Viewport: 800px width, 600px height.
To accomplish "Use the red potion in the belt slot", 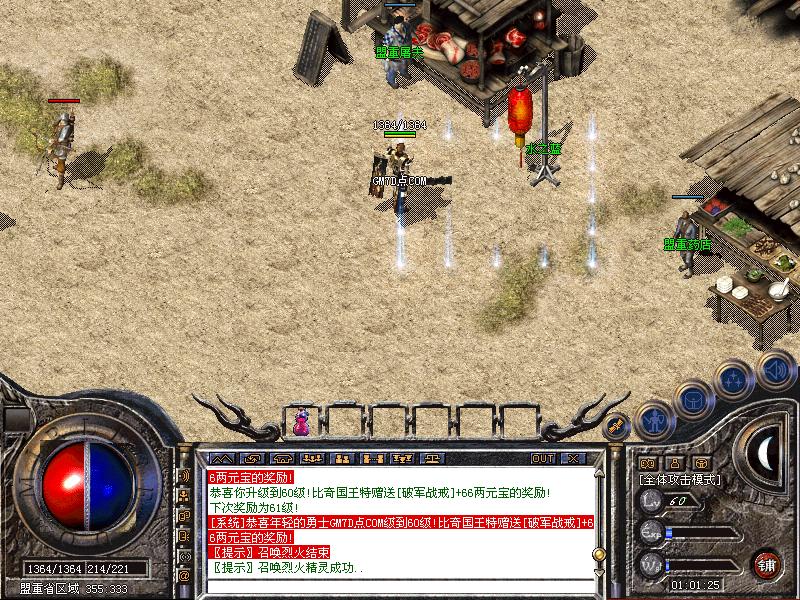I will [301, 424].
